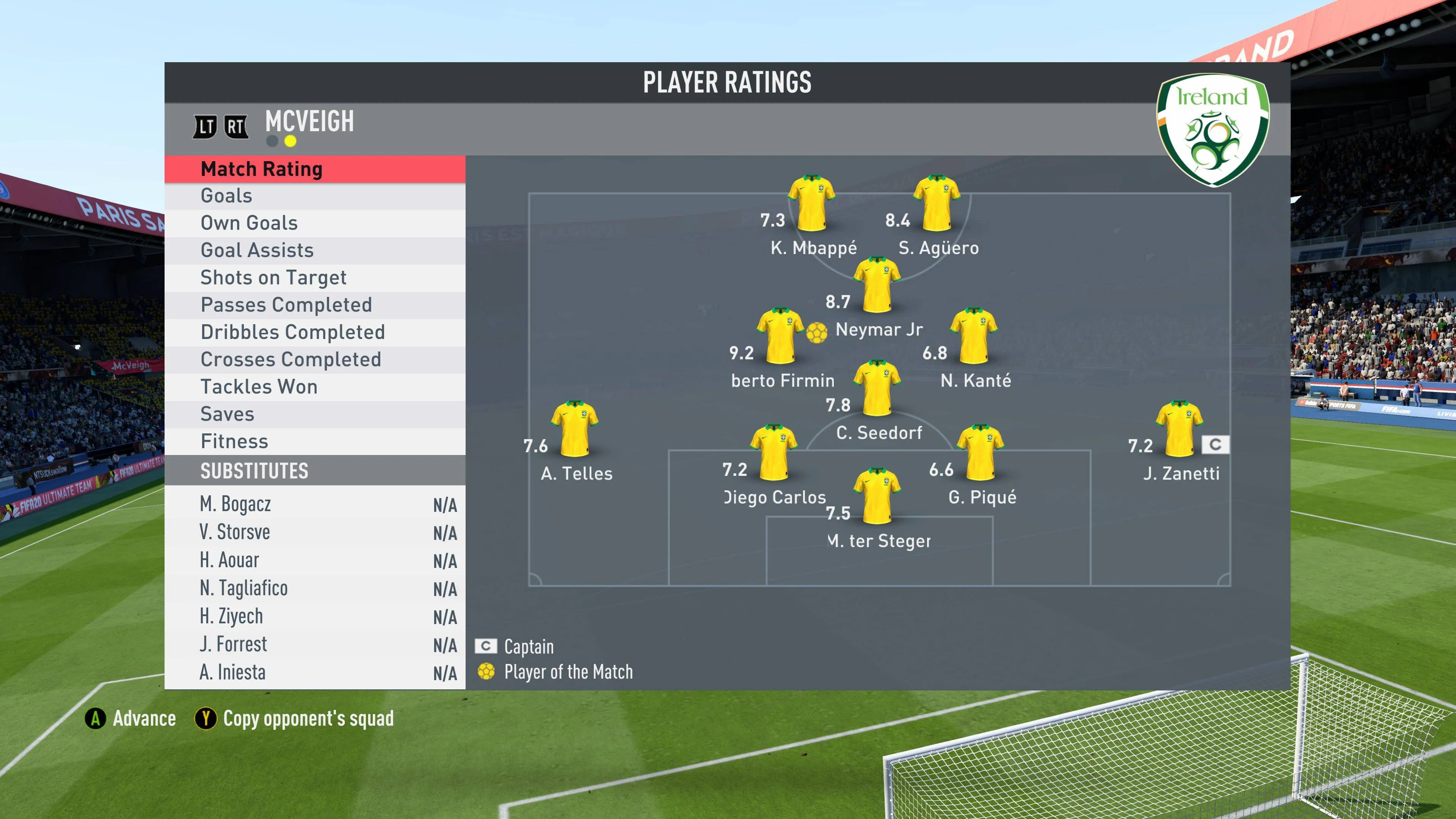Show the Own Goals stat

(x=315, y=223)
